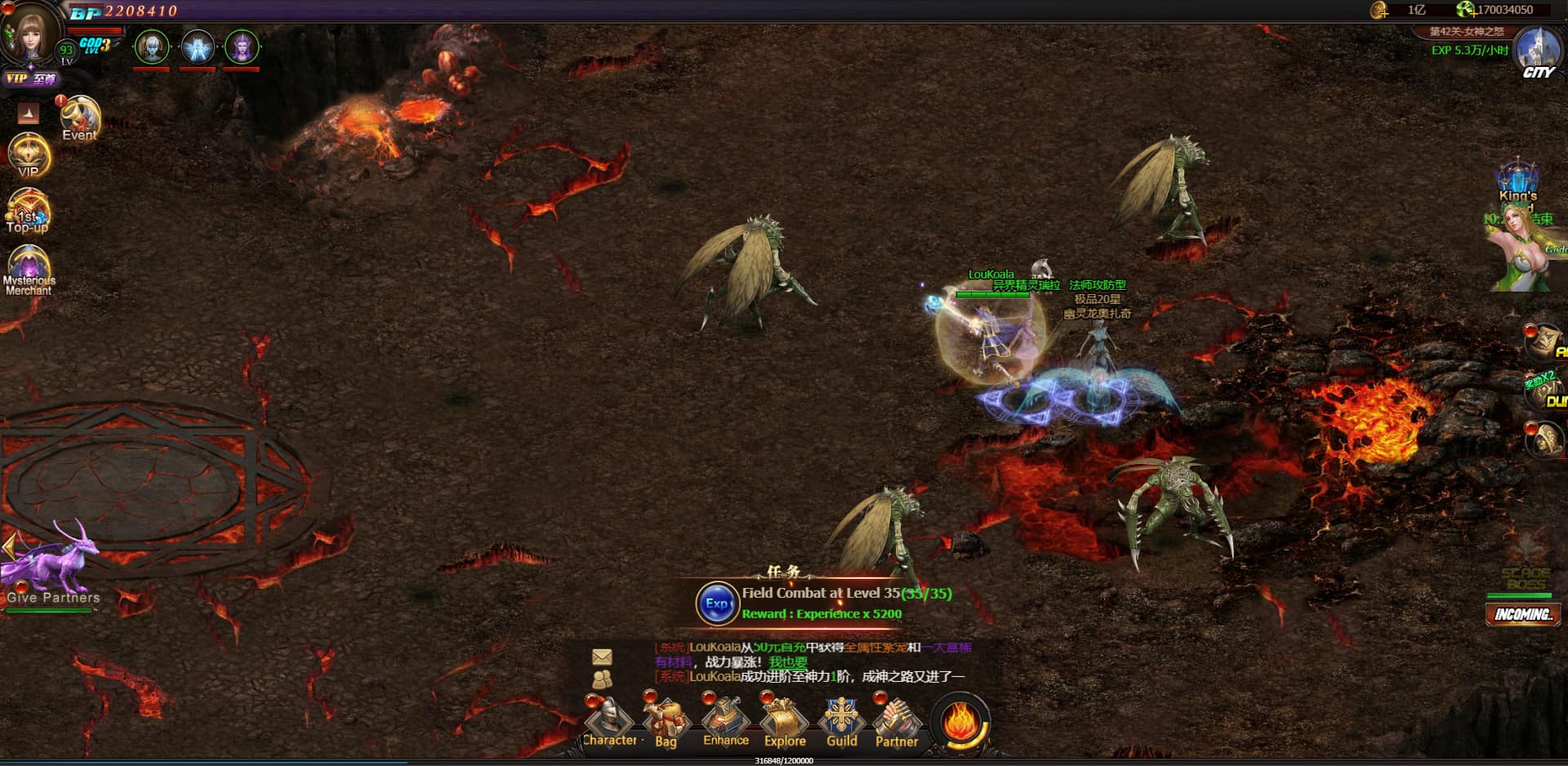Open the Partner handshake menu

click(x=897, y=722)
